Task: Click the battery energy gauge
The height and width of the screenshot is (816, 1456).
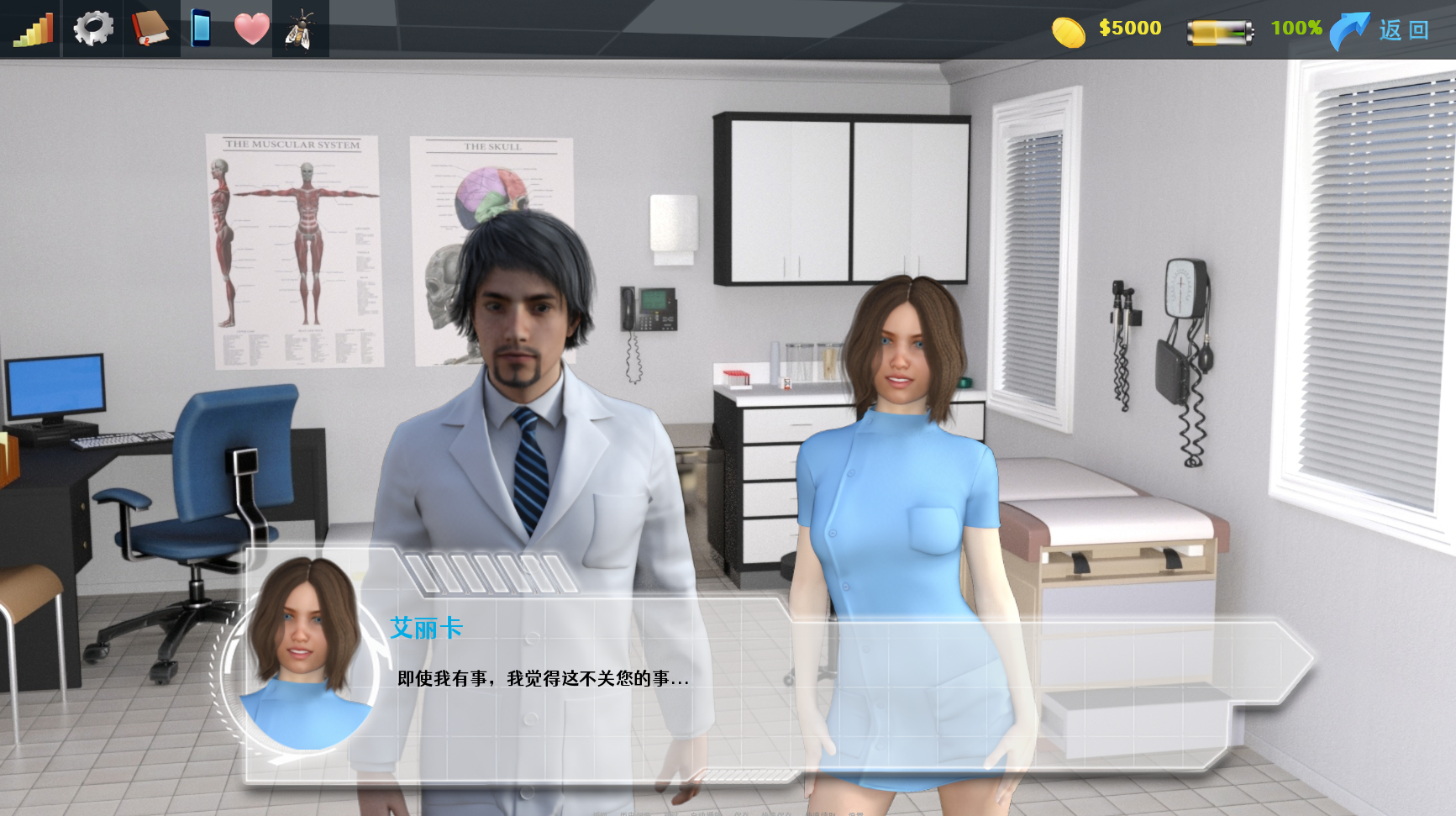Action: click(1220, 28)
